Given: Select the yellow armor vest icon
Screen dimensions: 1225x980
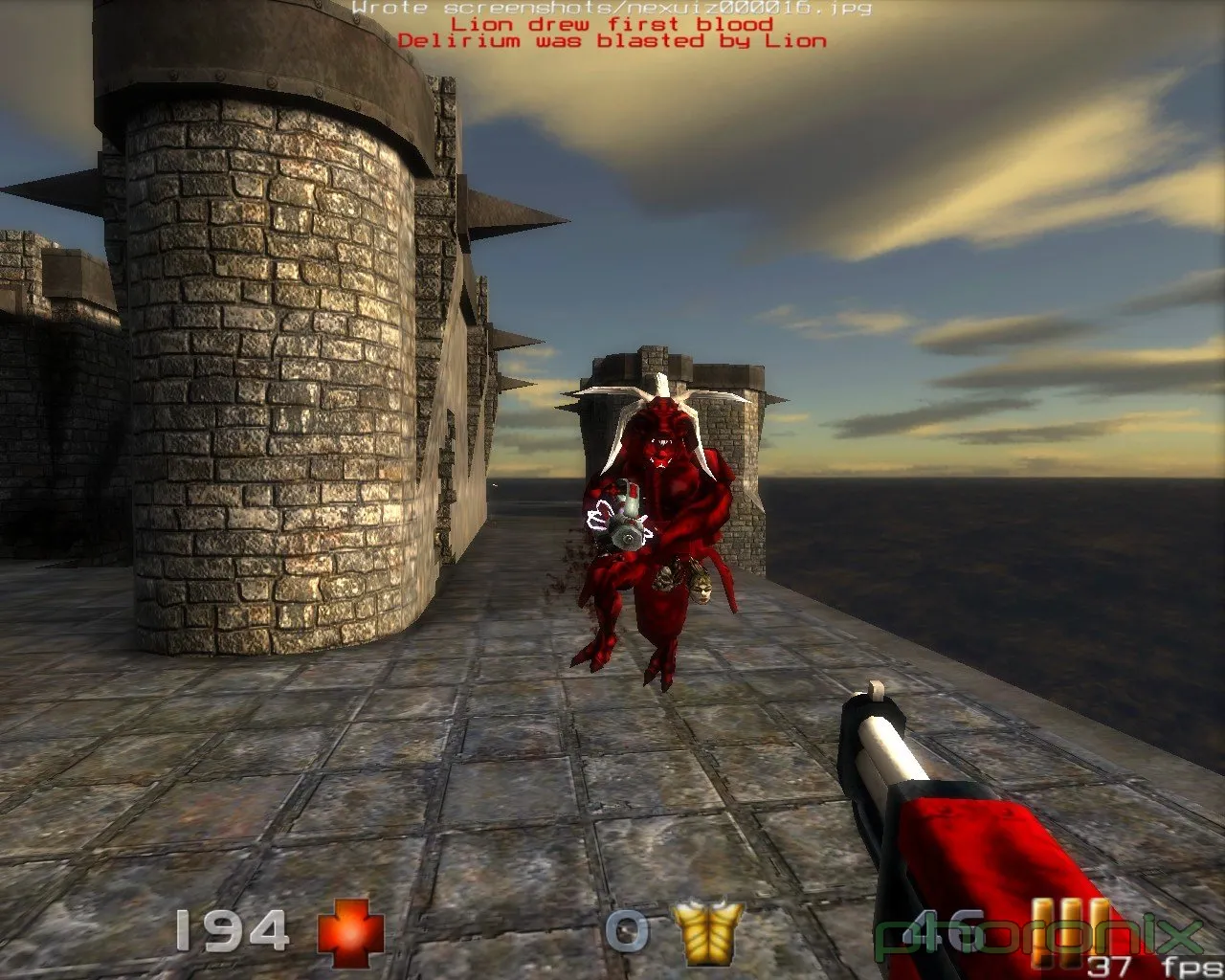Looking at the screenshot, I should [x=707, y=931].
